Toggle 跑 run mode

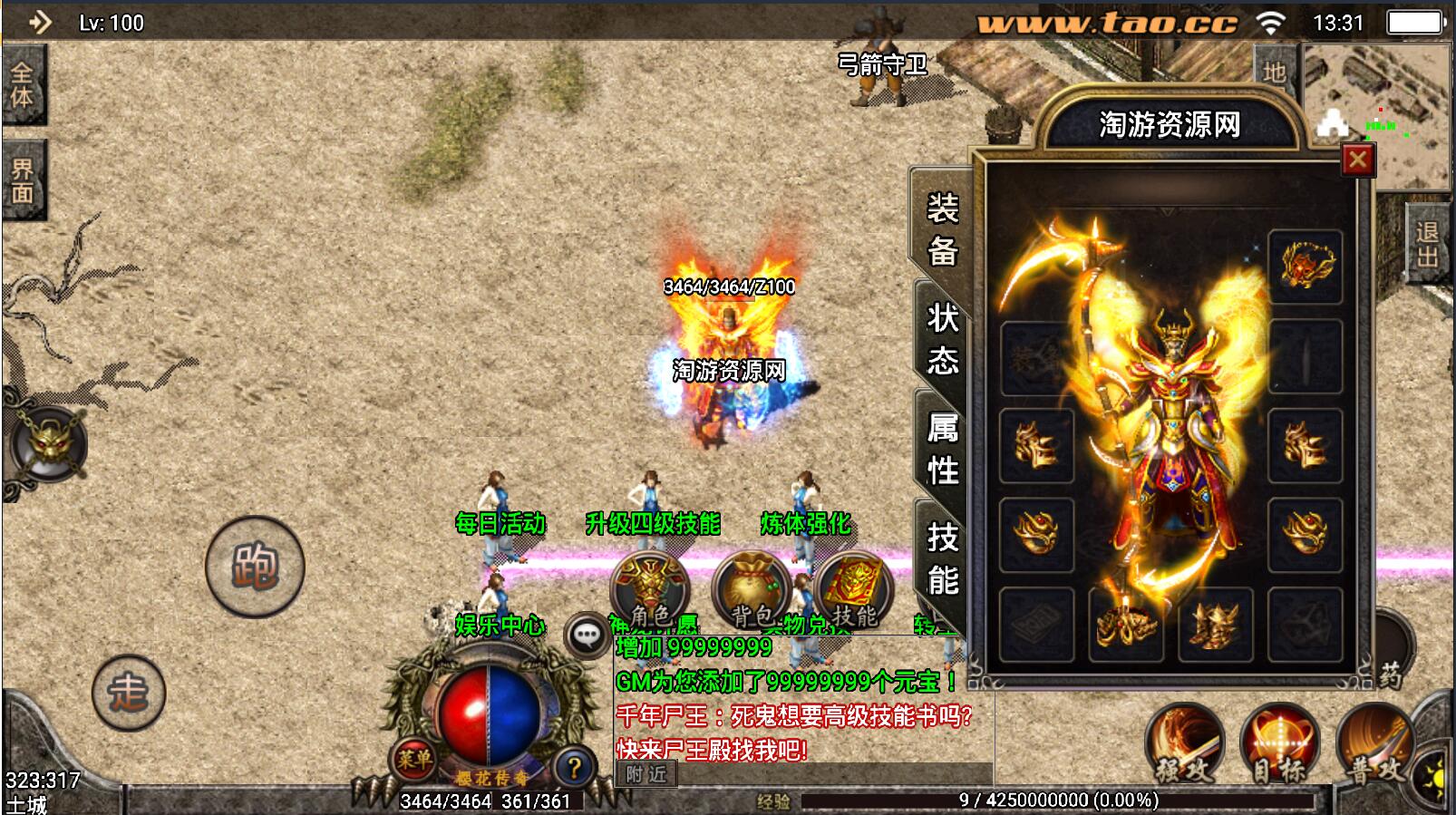(x=257, y=565)
